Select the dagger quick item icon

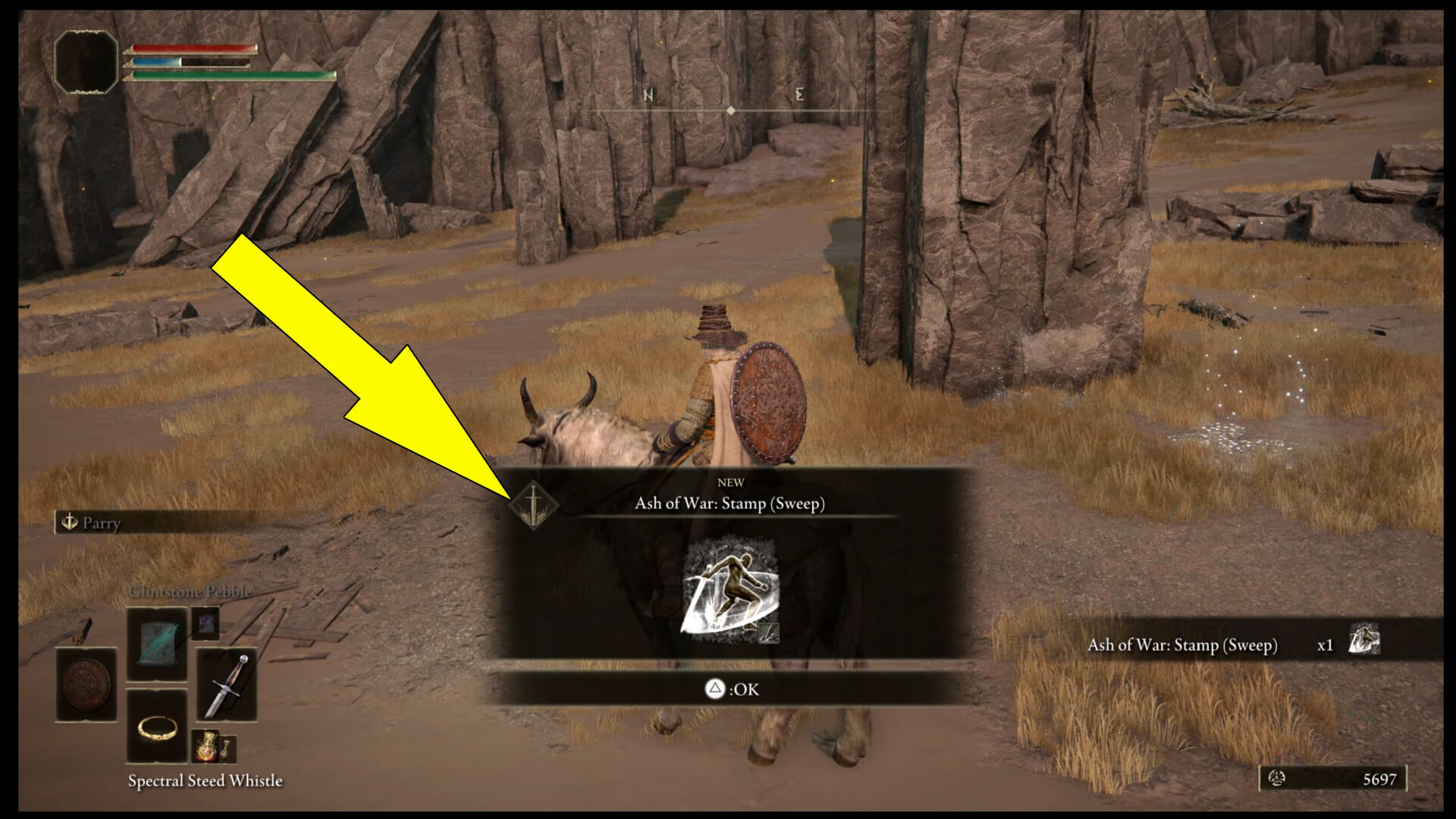(228, 685)
